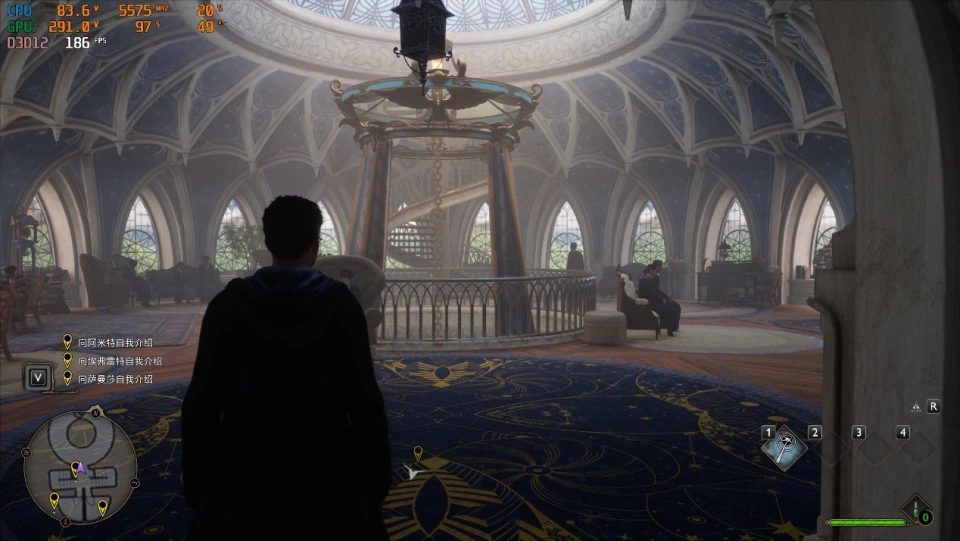Click the Revelio icon above the spell slots
960x541 pixels.
click(916, 407)
